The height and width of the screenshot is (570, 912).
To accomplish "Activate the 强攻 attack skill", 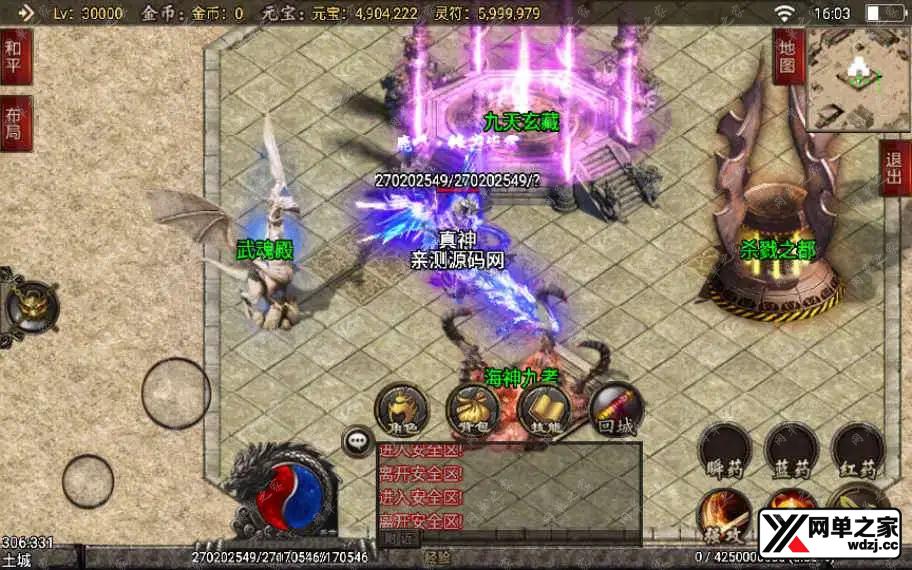I will pyautogui.click(x=724, y=512).
